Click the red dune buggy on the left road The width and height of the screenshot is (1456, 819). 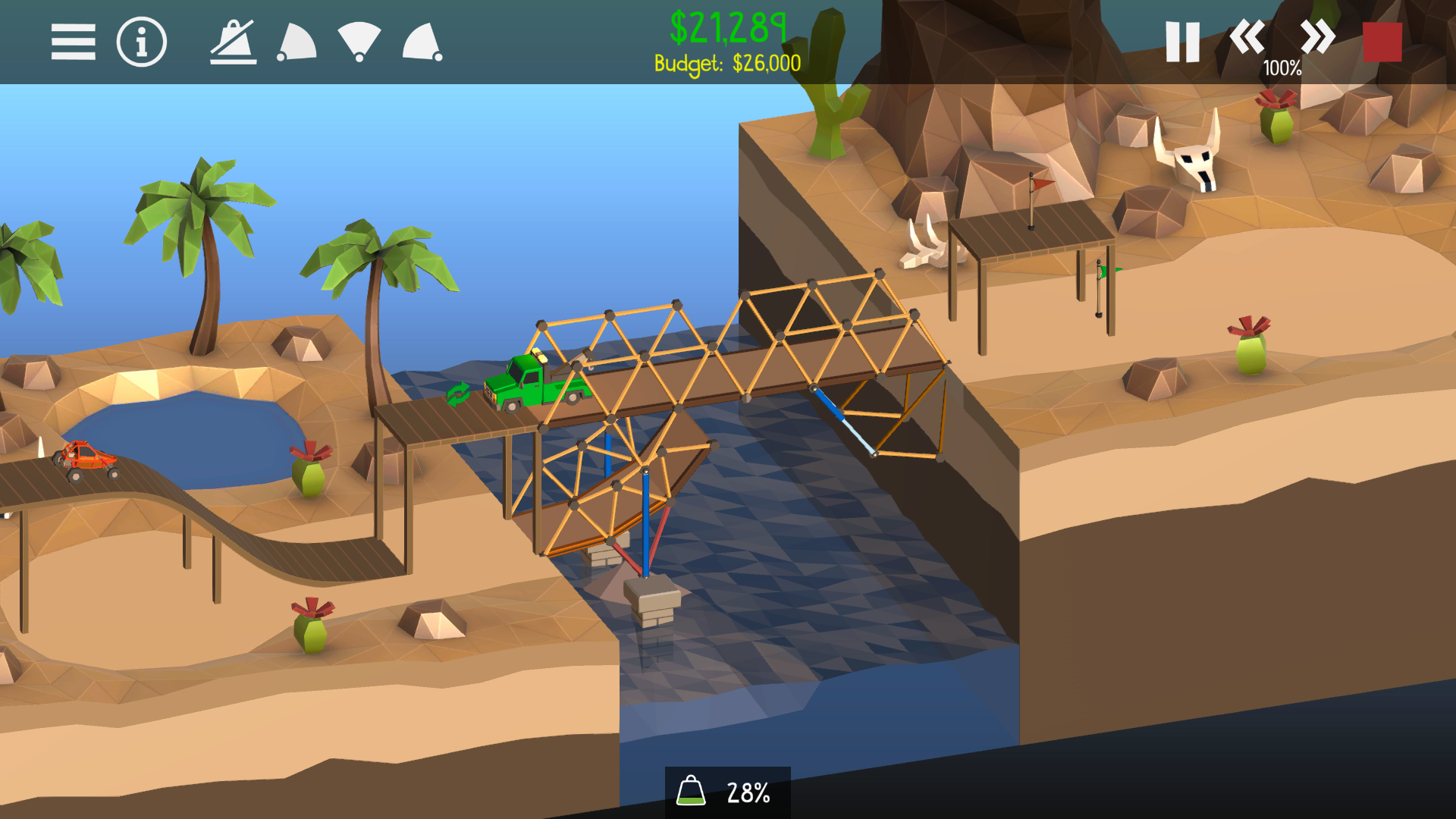(86, 458)
